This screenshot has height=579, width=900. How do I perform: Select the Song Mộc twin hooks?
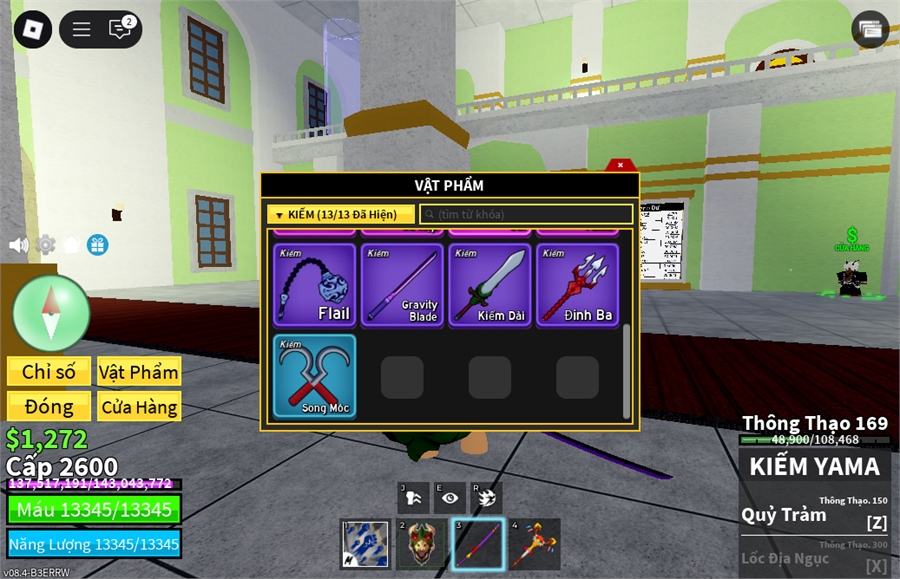pos(314,376)
